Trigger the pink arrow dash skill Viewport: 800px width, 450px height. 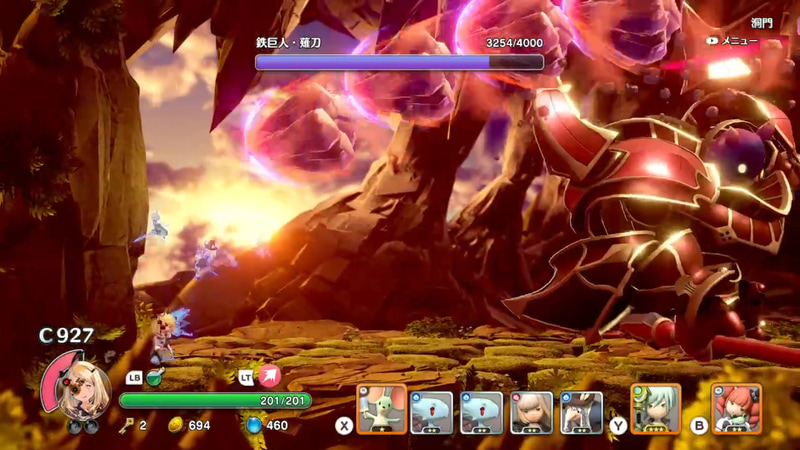point(269,377)
